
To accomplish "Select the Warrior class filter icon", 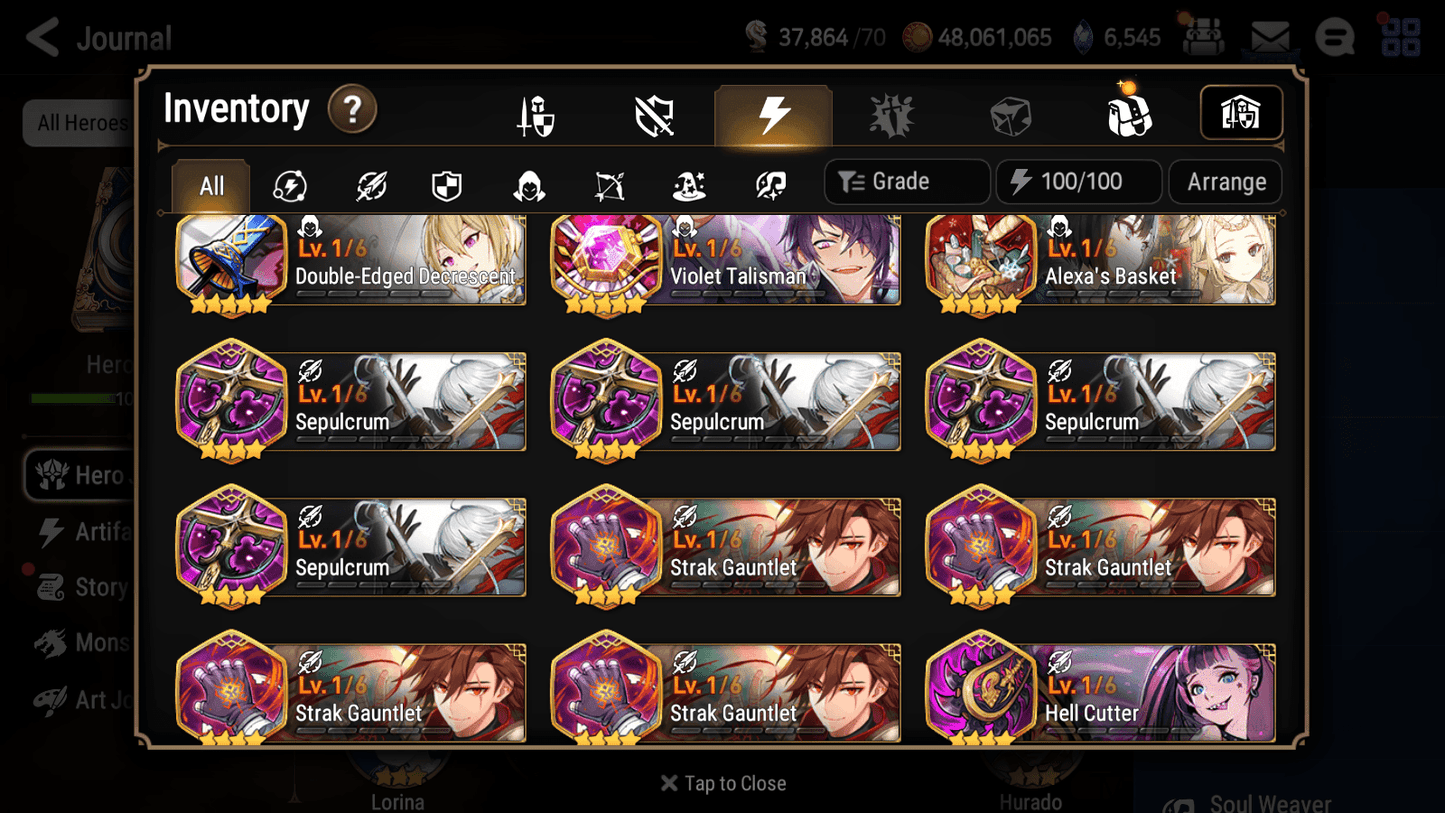I will coord(369,184).
